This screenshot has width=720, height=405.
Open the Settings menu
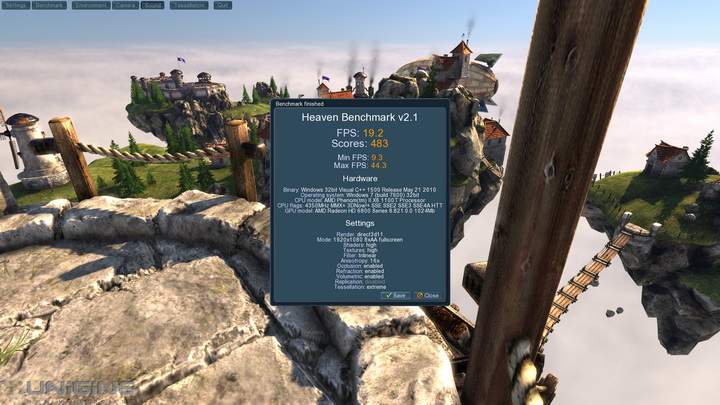coord(15,5)
